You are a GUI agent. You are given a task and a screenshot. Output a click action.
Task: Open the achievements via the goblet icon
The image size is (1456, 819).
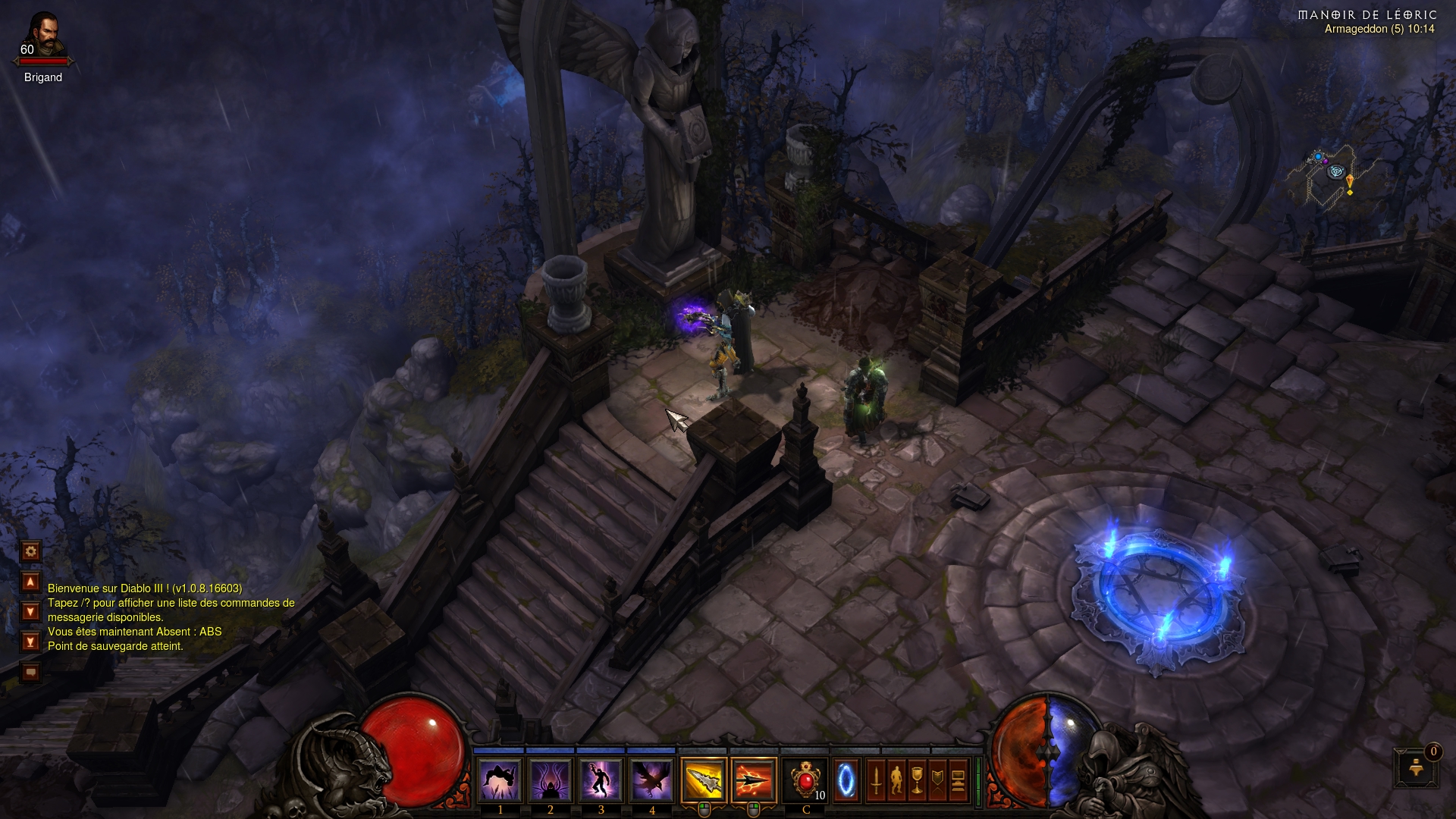pos(917,780)
